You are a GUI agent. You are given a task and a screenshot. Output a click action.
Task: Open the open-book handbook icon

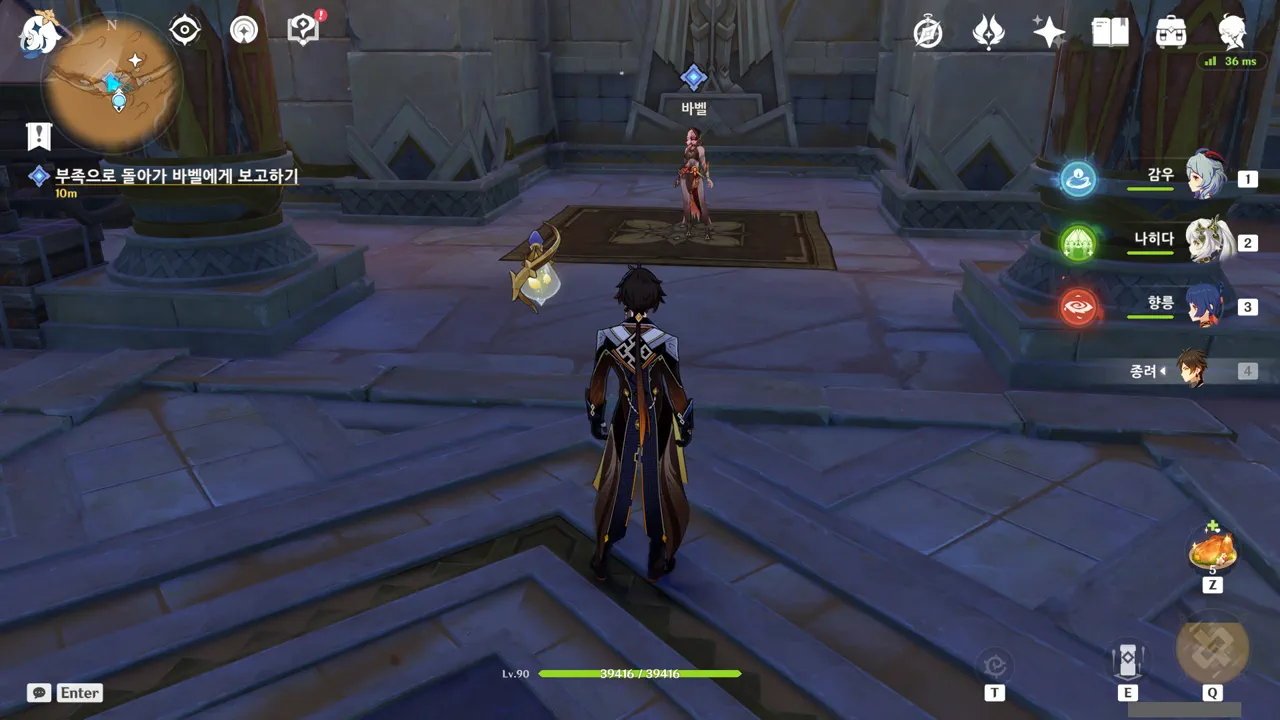(1109, 33)
